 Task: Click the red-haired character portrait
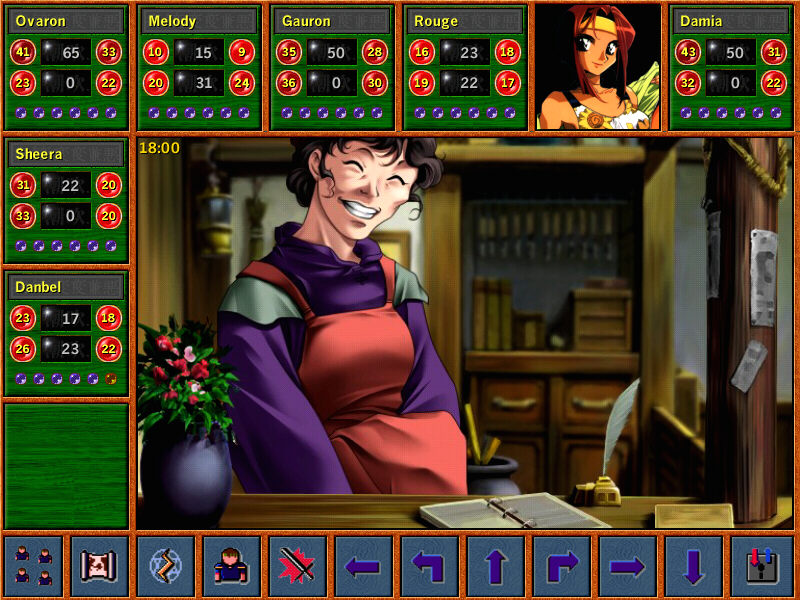click(x=598, y=67)
